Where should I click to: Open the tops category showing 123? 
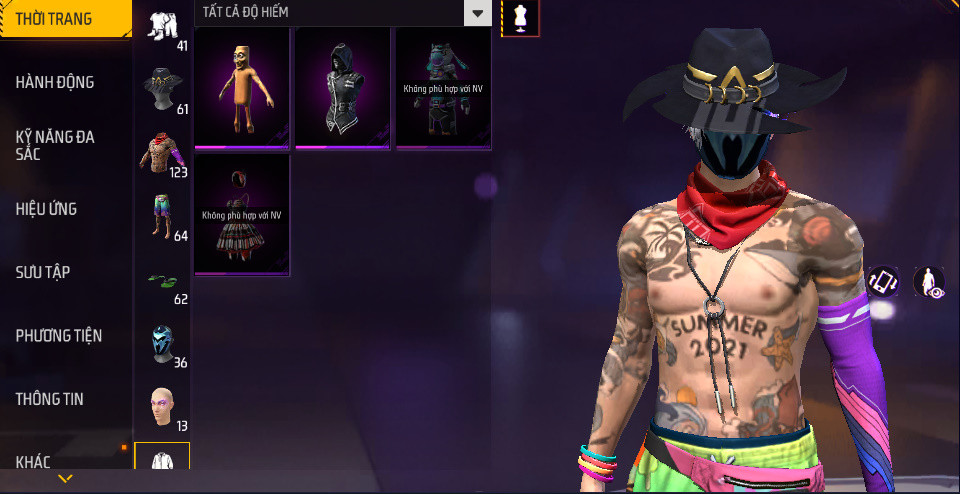click(x=163, y=154)
